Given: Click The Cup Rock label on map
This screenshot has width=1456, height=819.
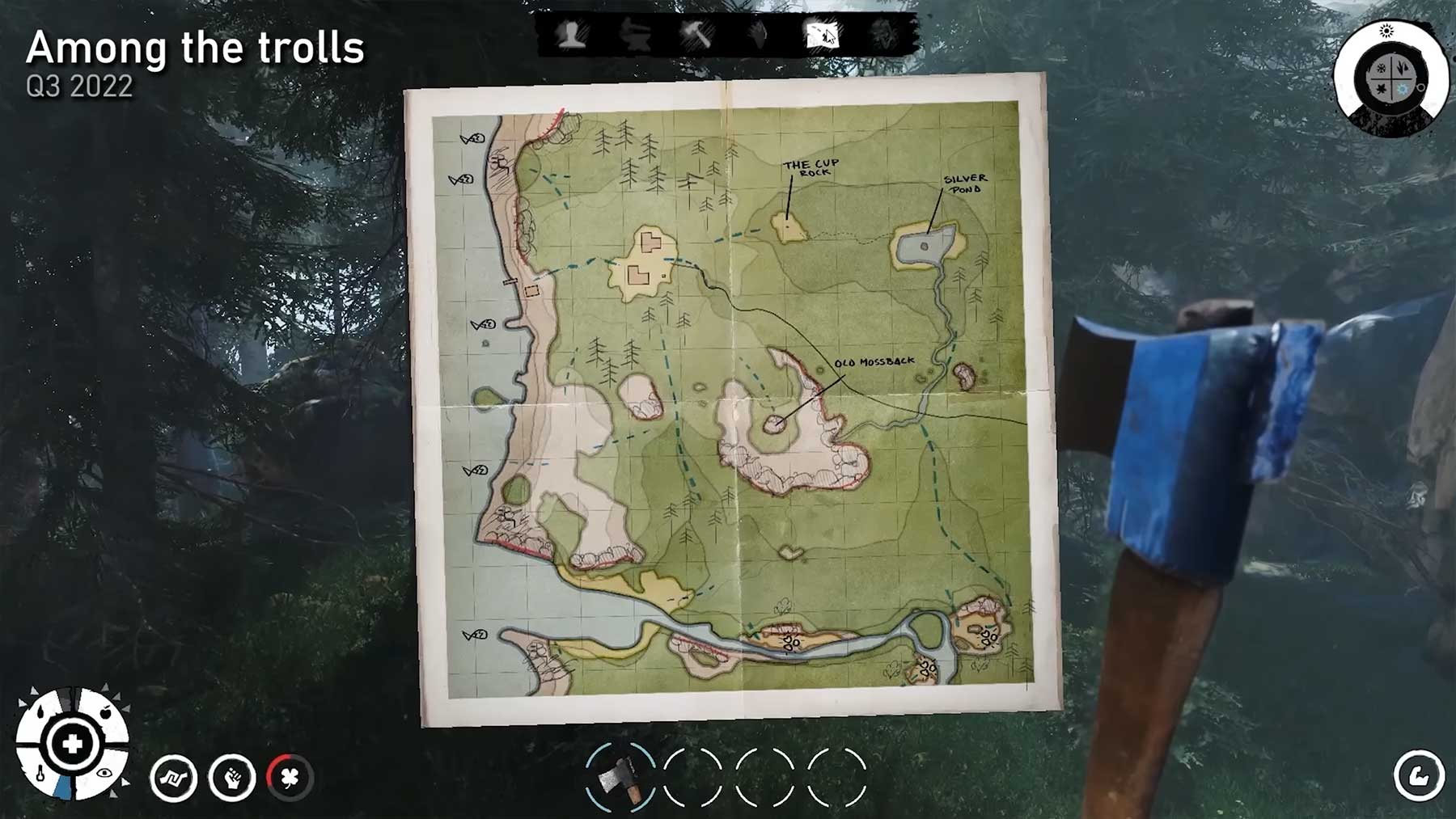Looking at the screenshot, I should [811, 167].
